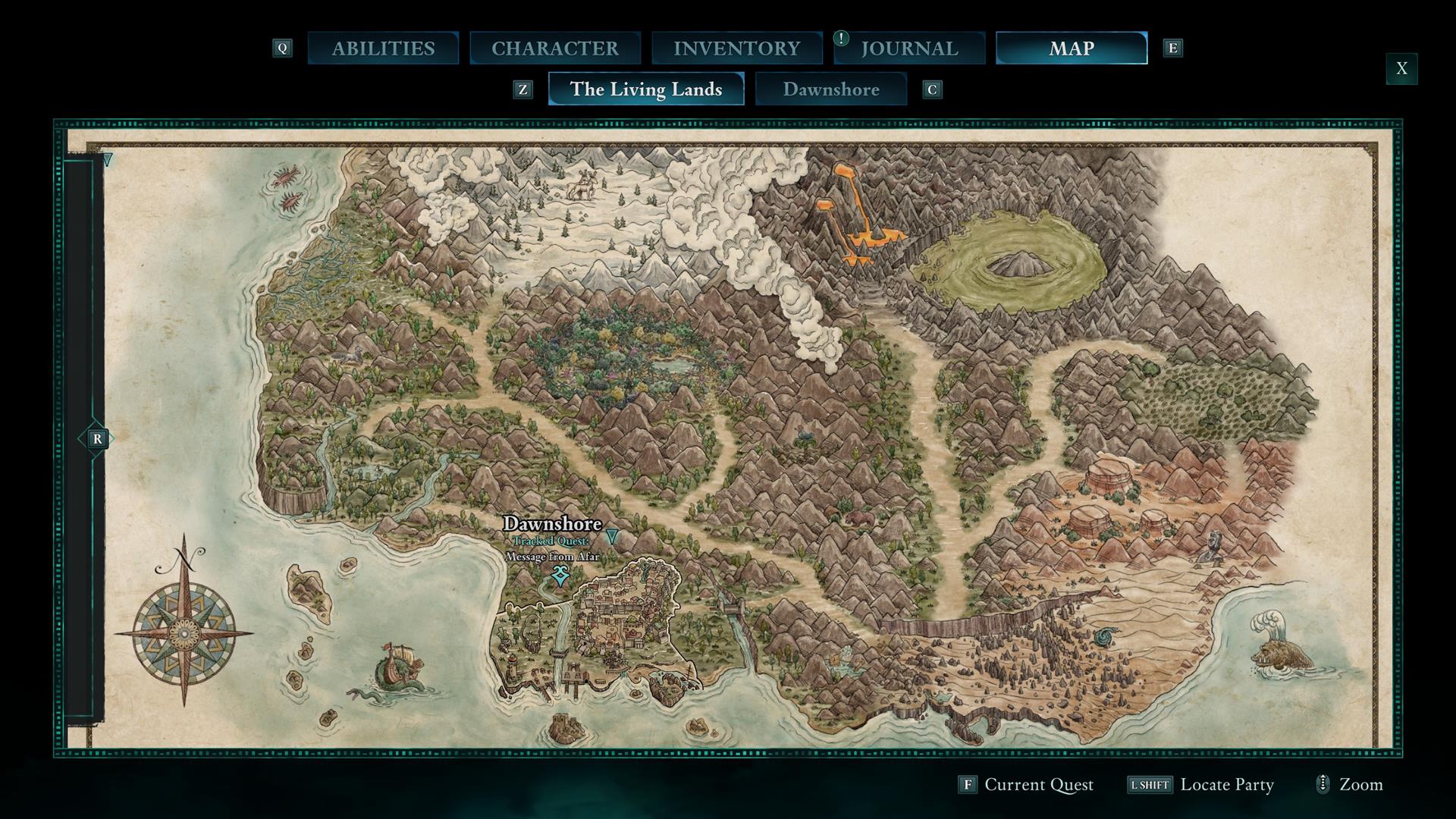Click the Message from Afar quest marker
Screen dimensions: 1456x819
click(x=560, y=576)
